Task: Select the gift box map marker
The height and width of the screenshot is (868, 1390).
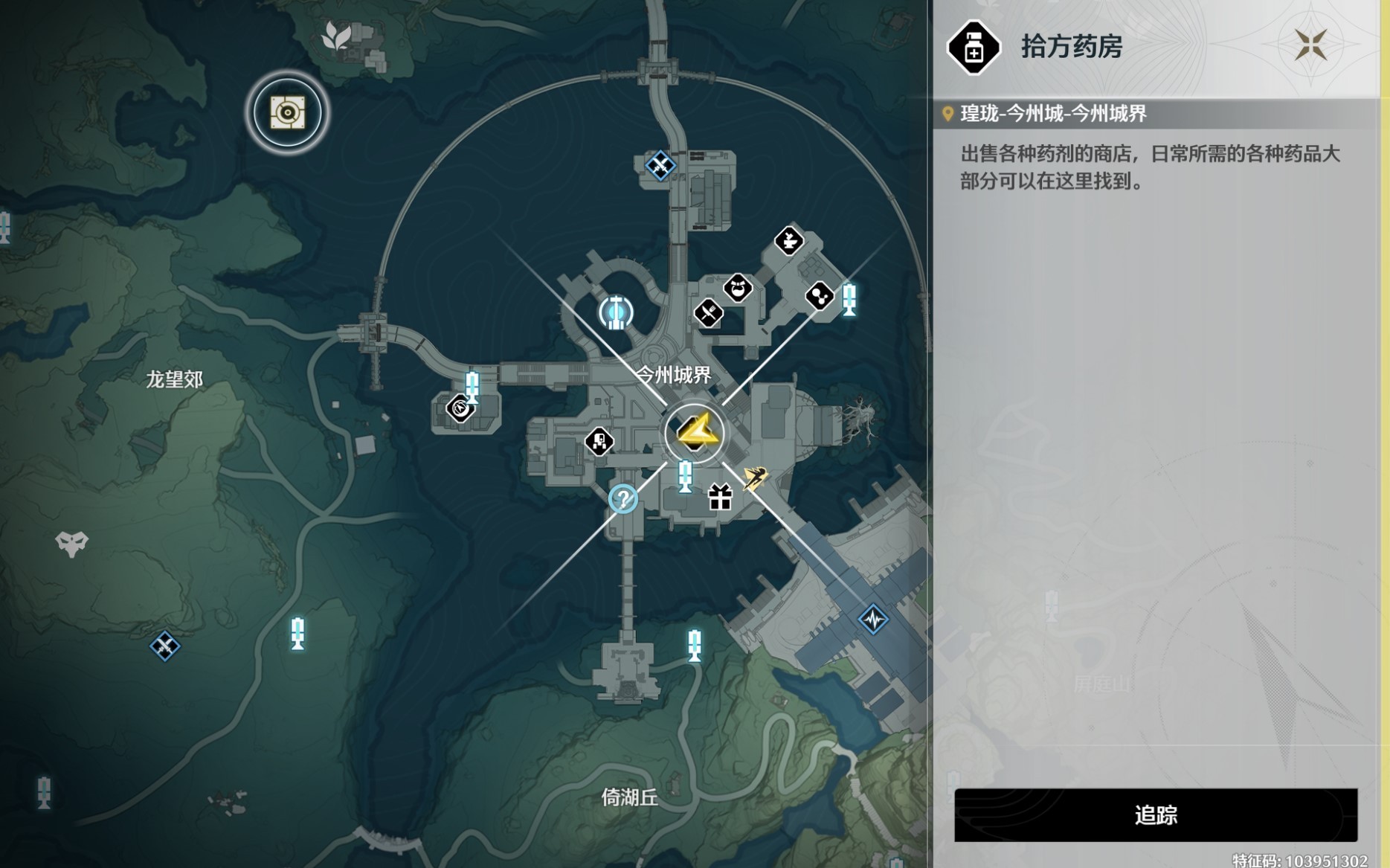Action: (x=720, y=497)
